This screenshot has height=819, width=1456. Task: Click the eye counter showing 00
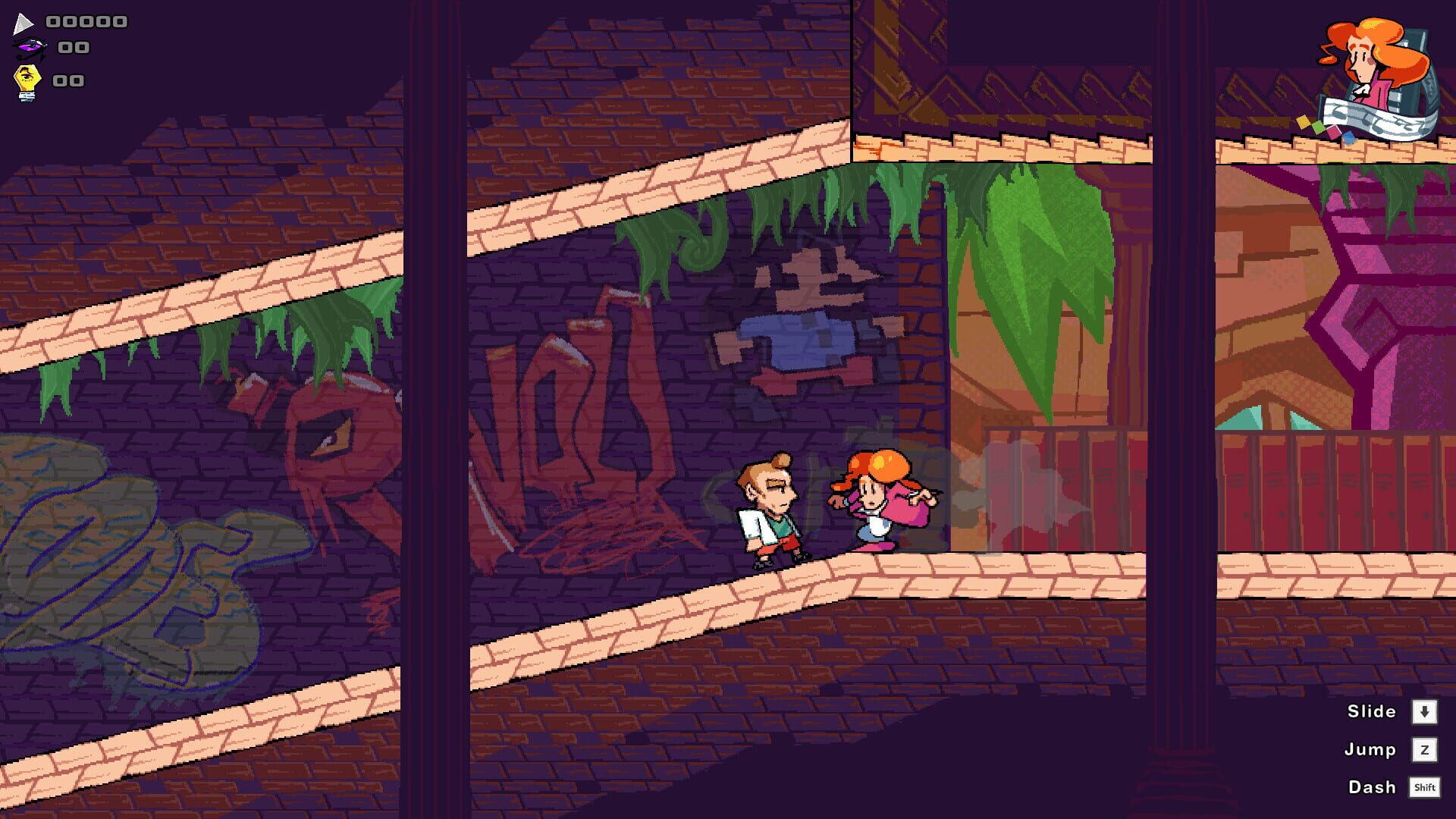(74, 49)
